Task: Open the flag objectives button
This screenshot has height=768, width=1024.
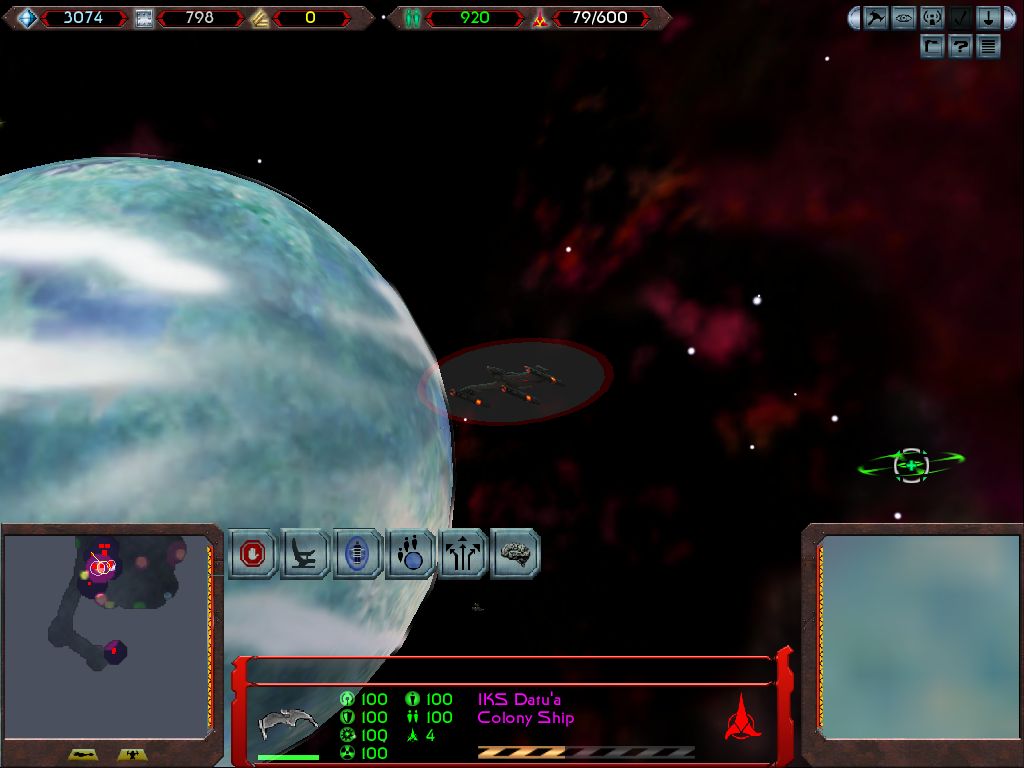Action: pos(932,46)
